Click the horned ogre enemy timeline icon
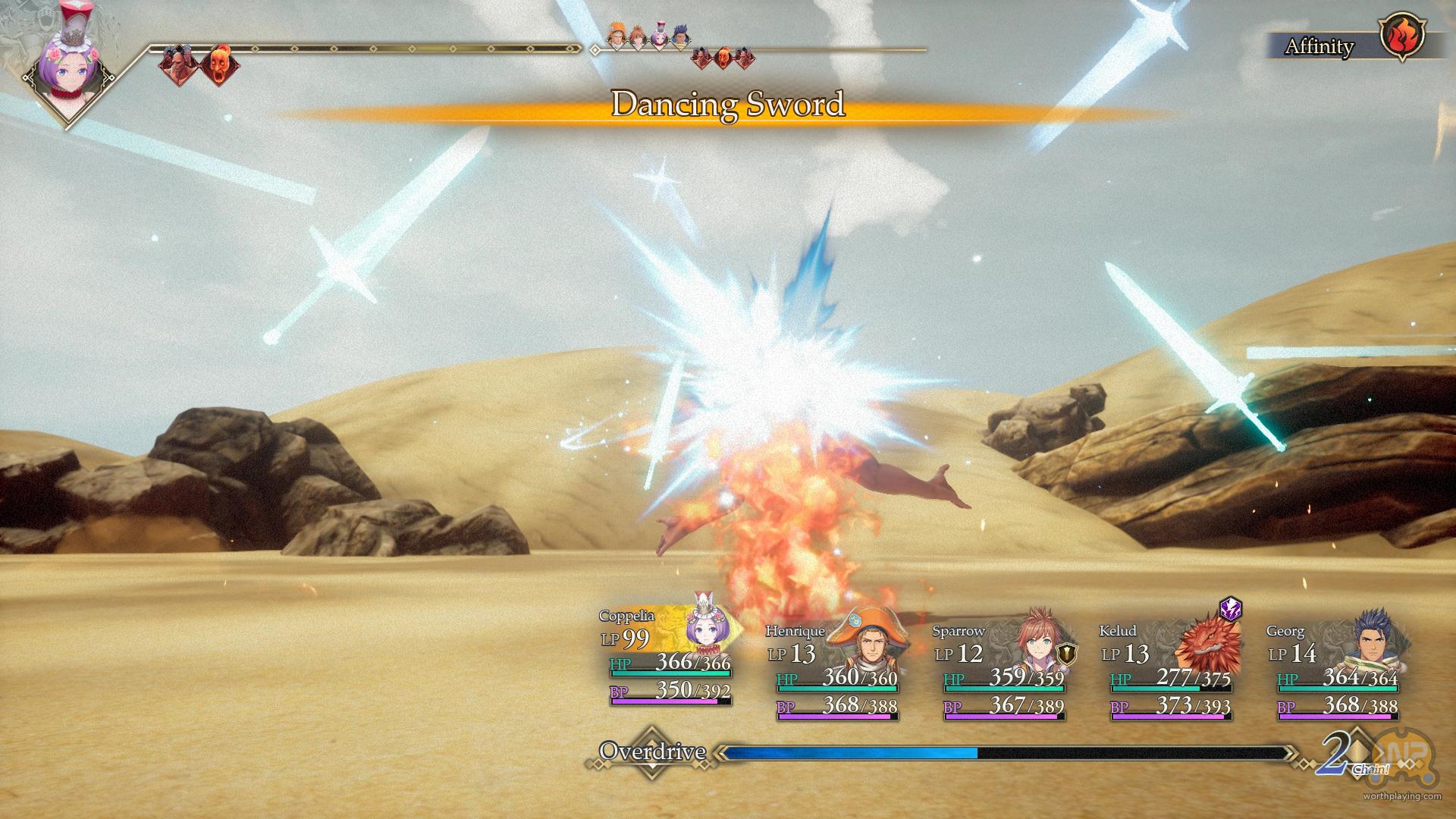Screen dimensions: 1456x819 (177, 63)
